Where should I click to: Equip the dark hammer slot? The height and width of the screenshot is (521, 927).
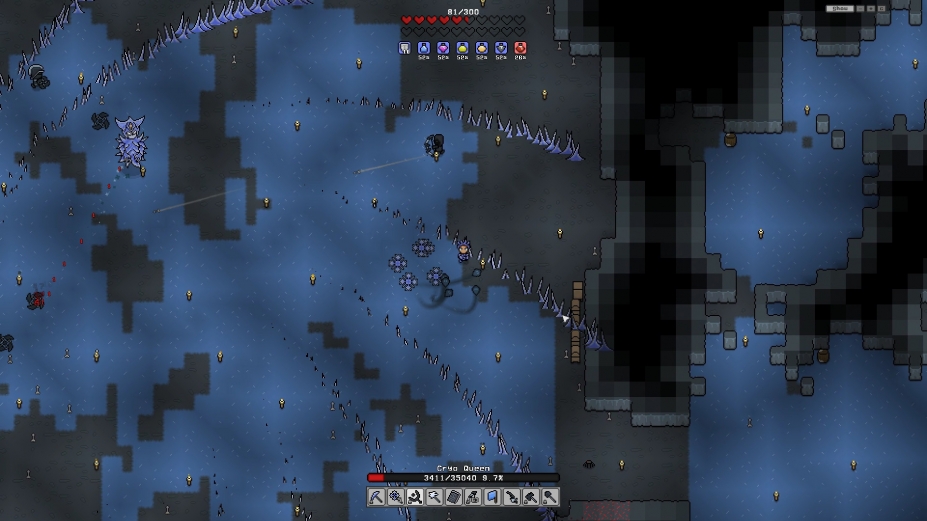pos(530,497)
